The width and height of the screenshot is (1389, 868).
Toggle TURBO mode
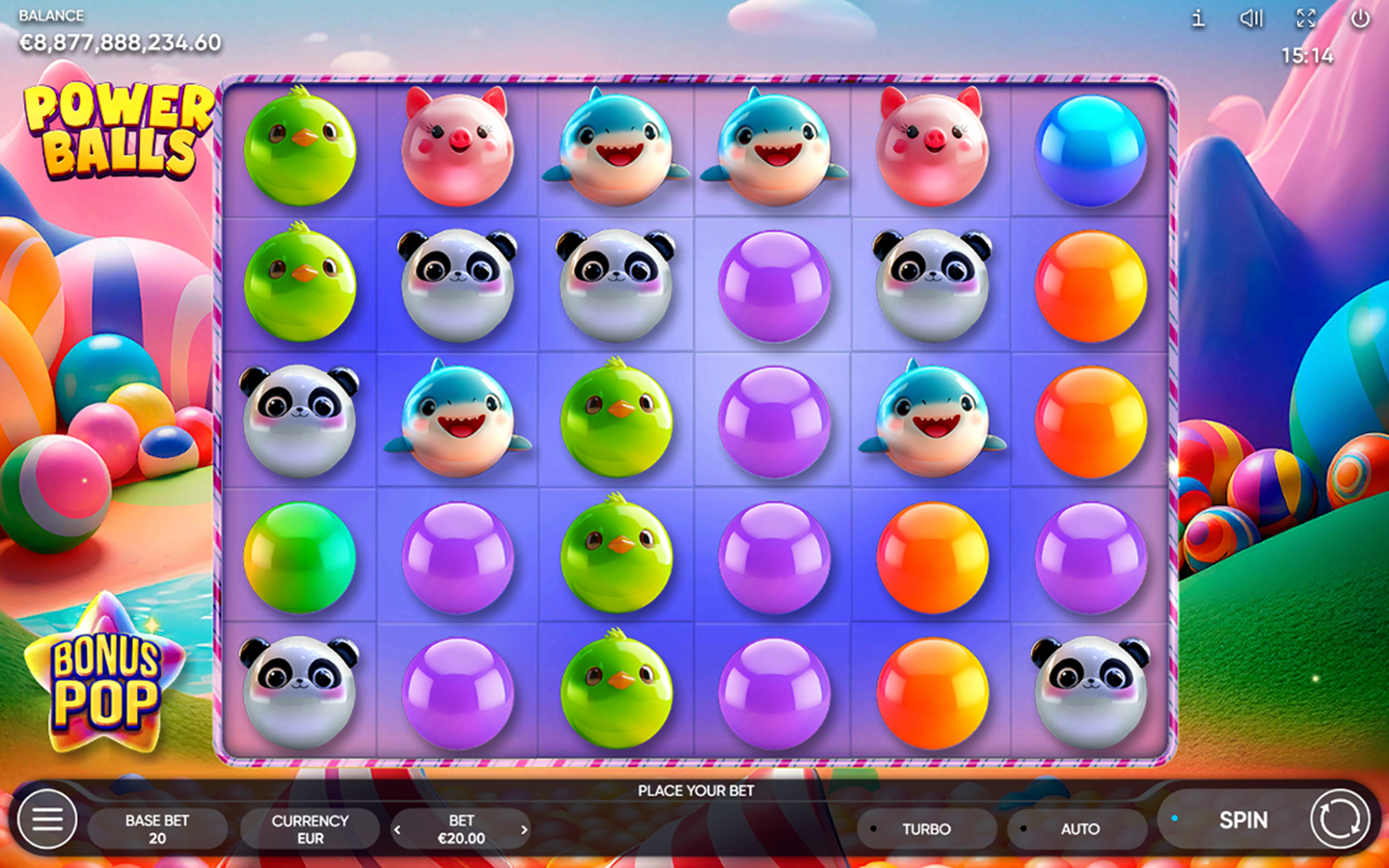[926, 828]
